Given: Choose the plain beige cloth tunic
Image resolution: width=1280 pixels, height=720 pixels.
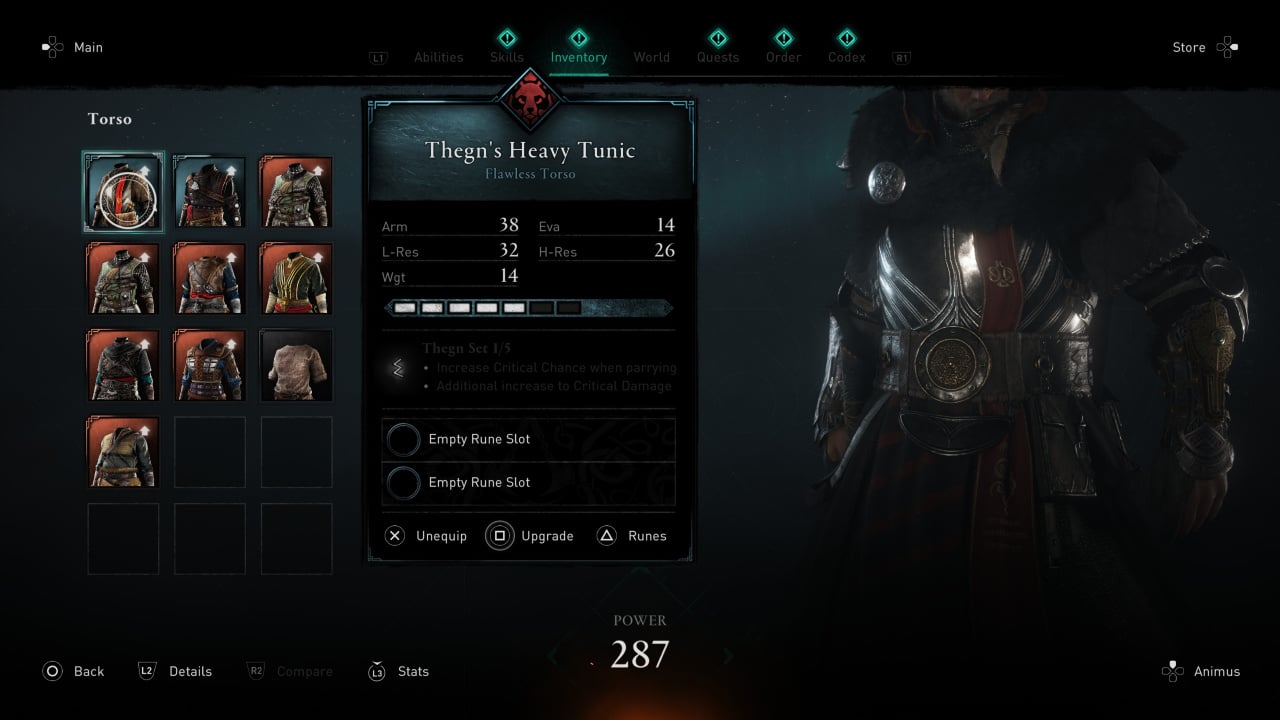Looking at the screenshot, I should (x=296, y=365).
